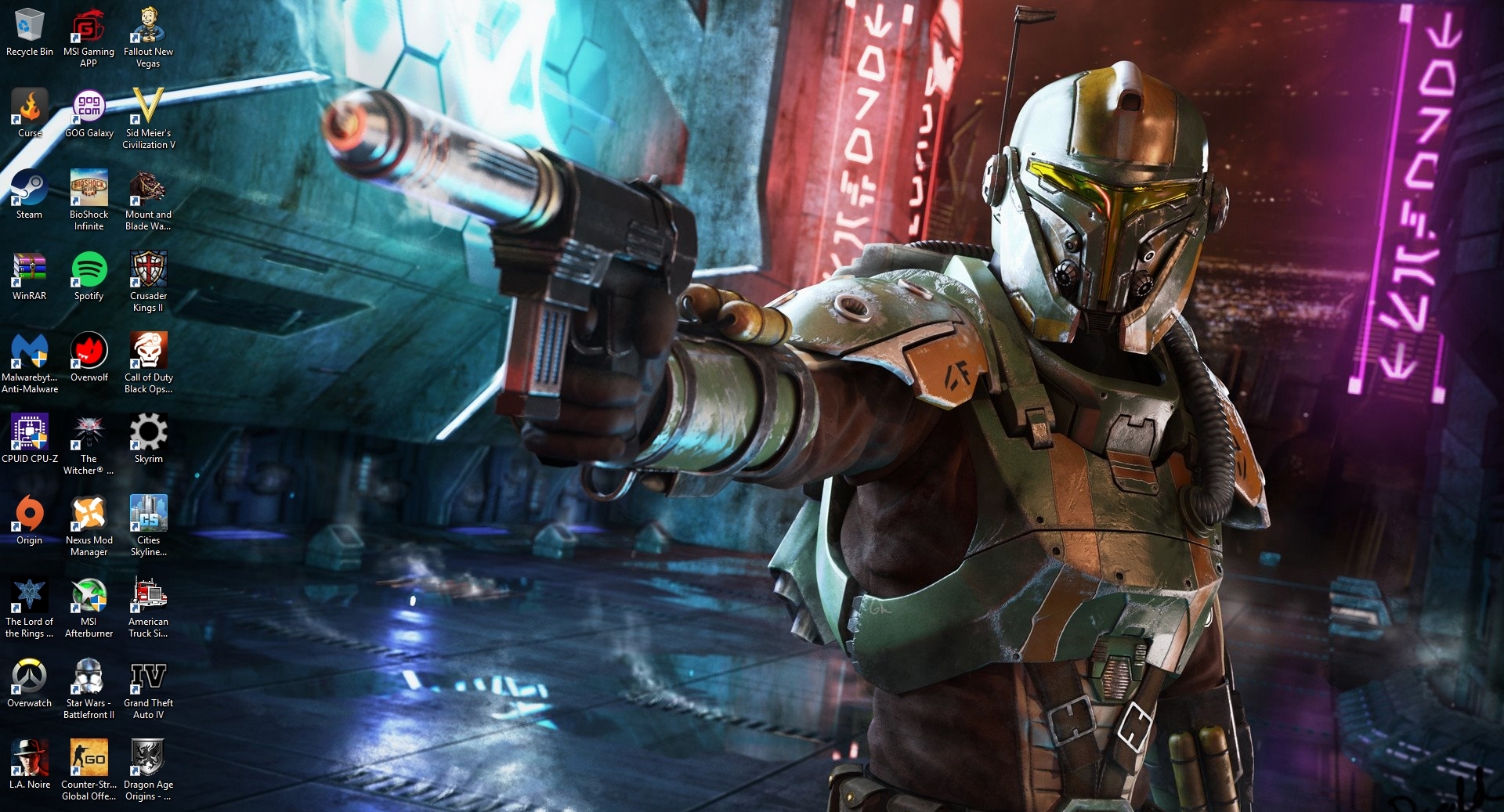
Task: Select the Steam desktop shortcut
Action: 29,189
